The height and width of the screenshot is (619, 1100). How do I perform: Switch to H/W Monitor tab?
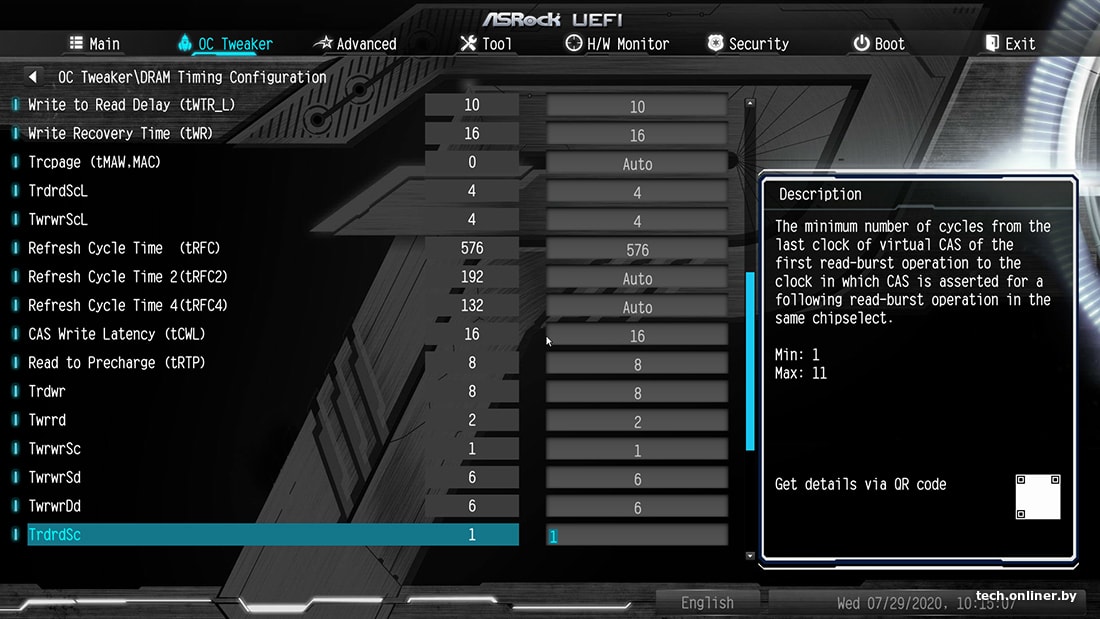tap(617, 44)
